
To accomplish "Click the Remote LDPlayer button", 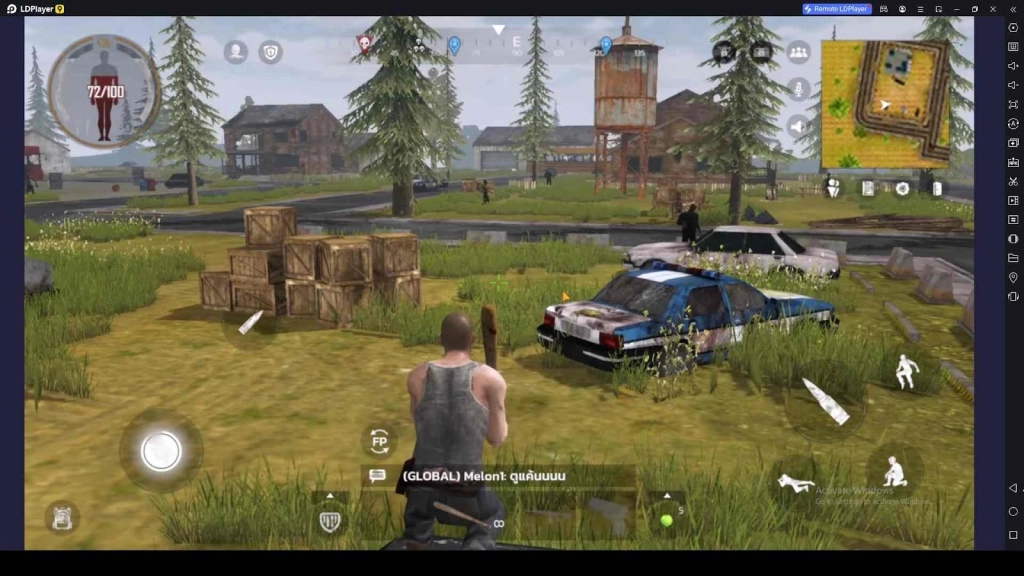I will point(837,9).
